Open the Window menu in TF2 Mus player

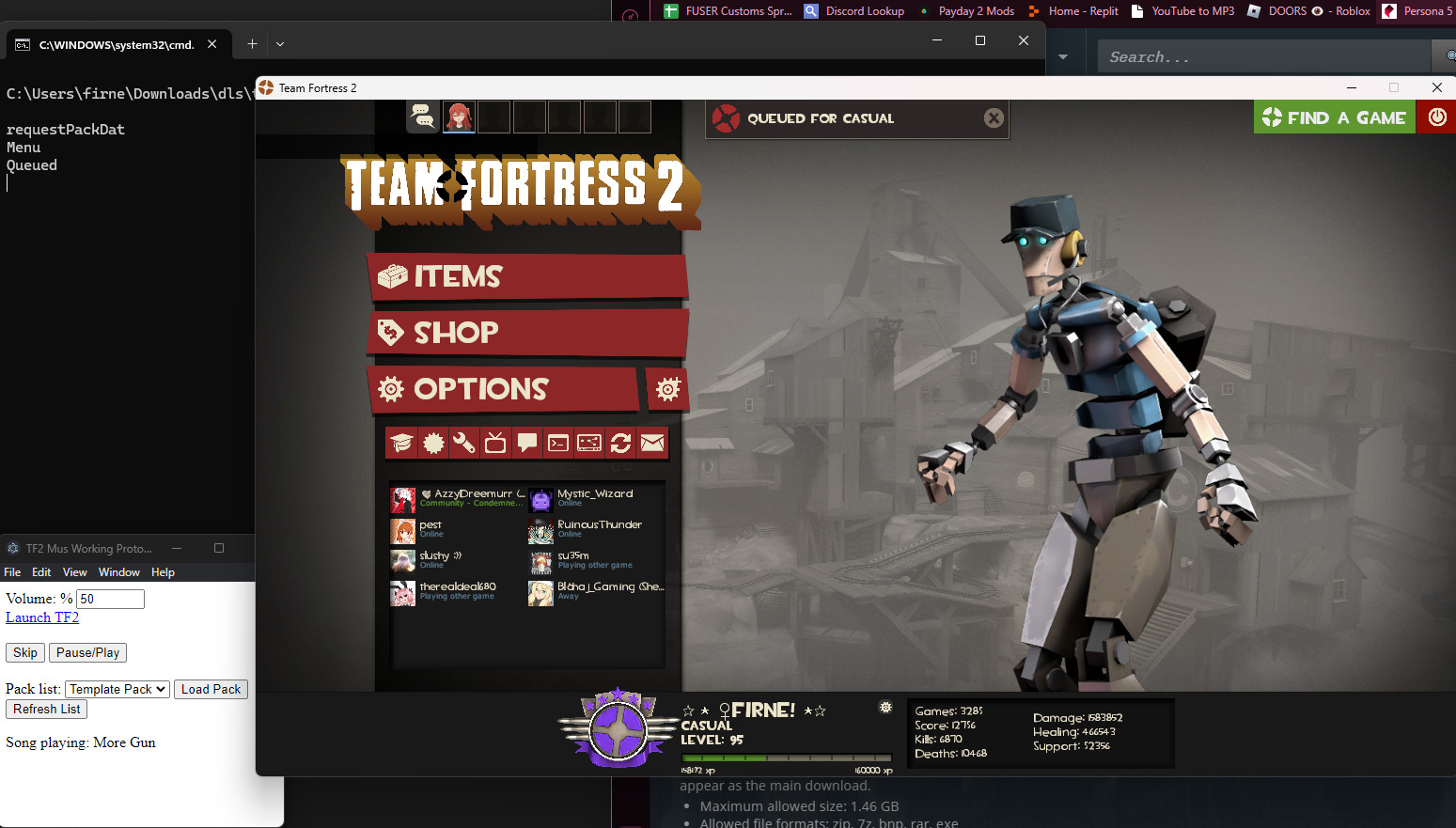[x=118, y=571]
